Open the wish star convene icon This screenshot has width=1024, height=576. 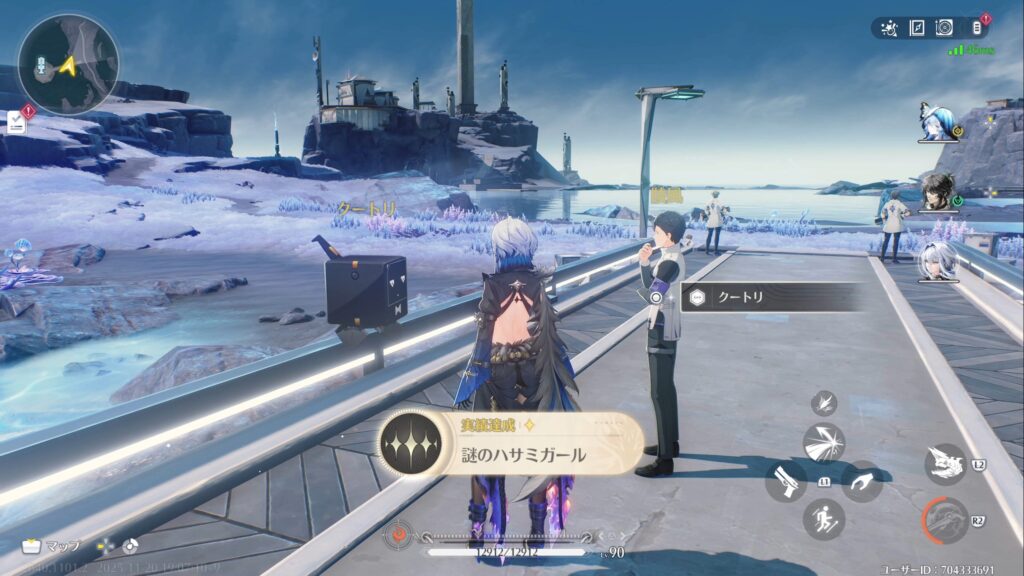click(x=889, y=28)
